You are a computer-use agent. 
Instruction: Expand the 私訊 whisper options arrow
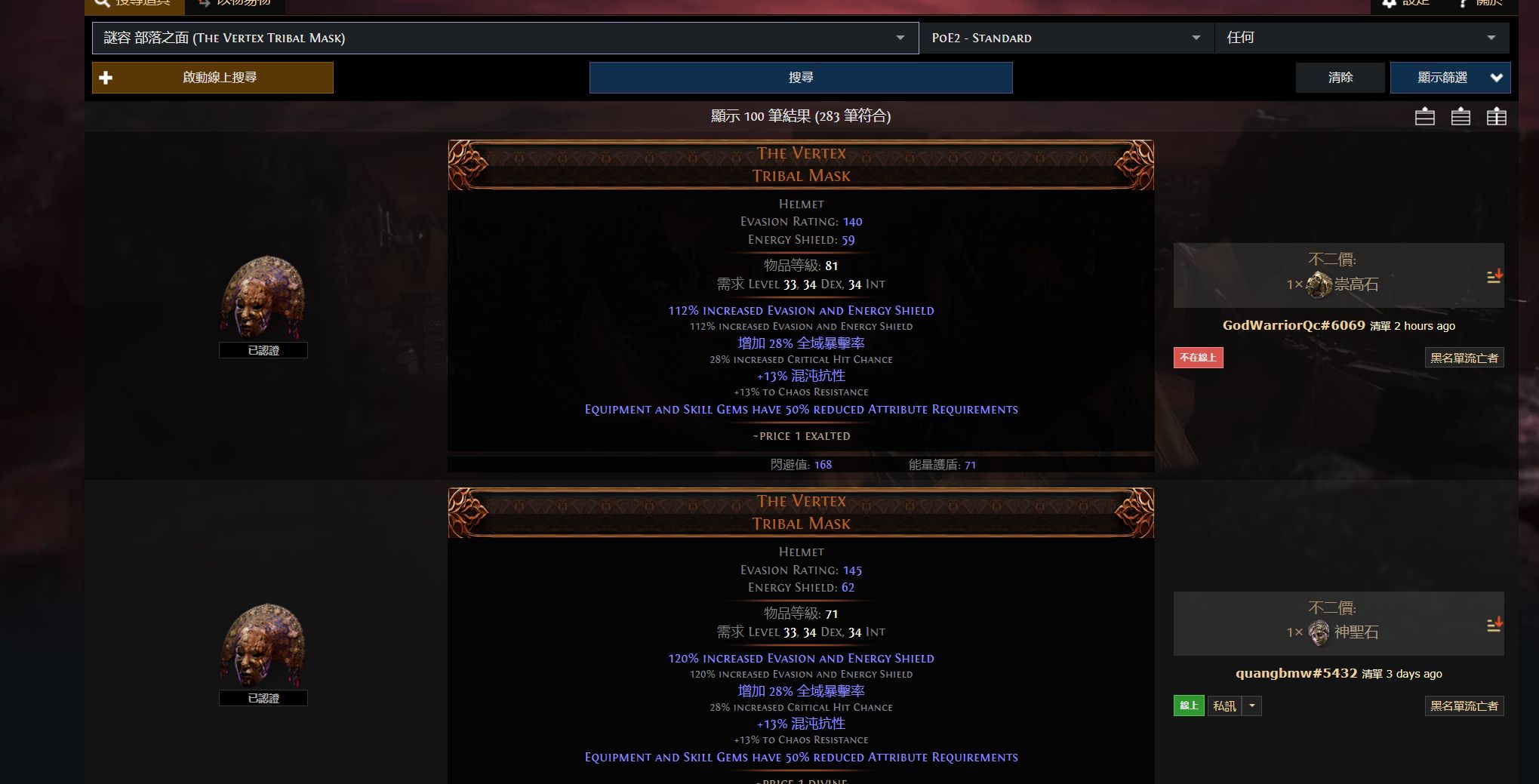coord(1251,706)
